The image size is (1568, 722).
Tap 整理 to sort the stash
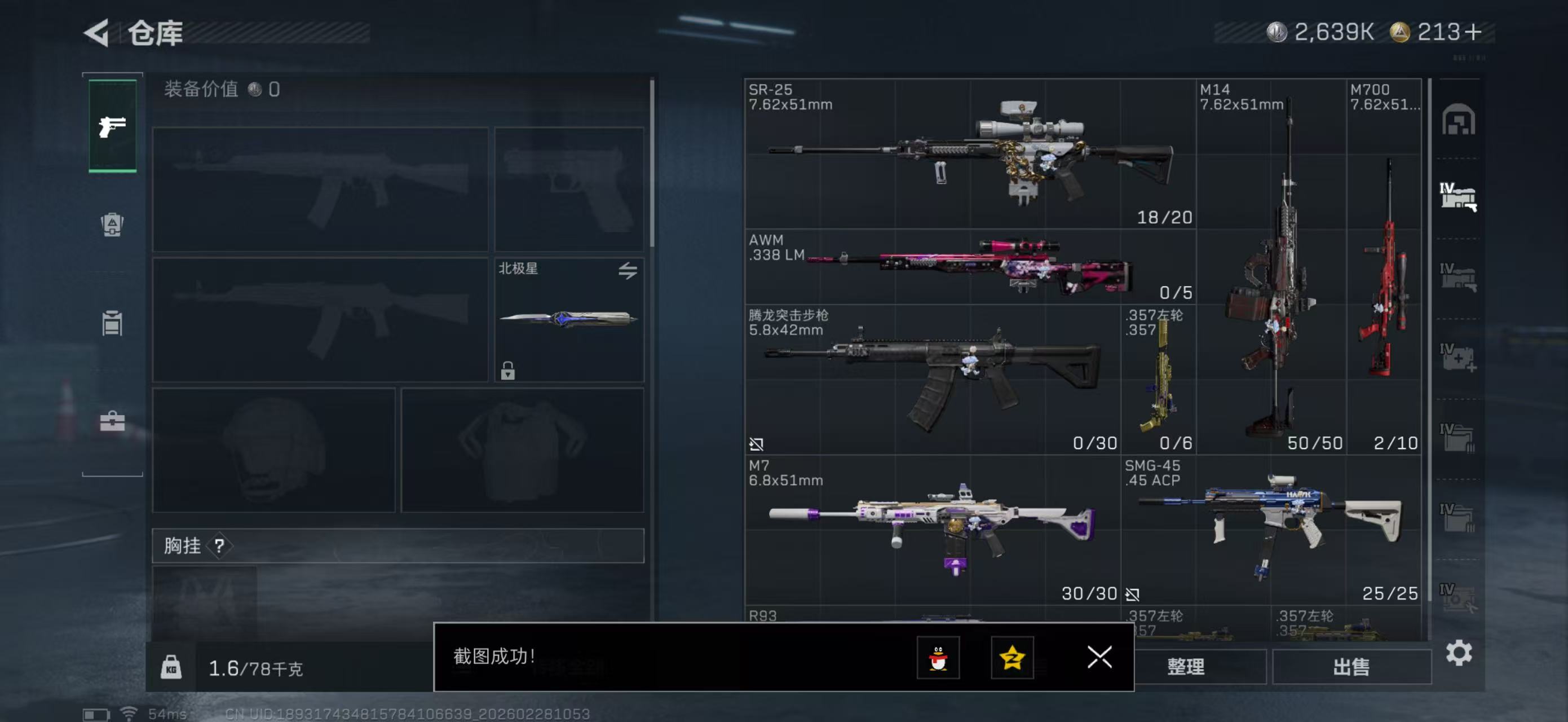[x=1185, y=666]
